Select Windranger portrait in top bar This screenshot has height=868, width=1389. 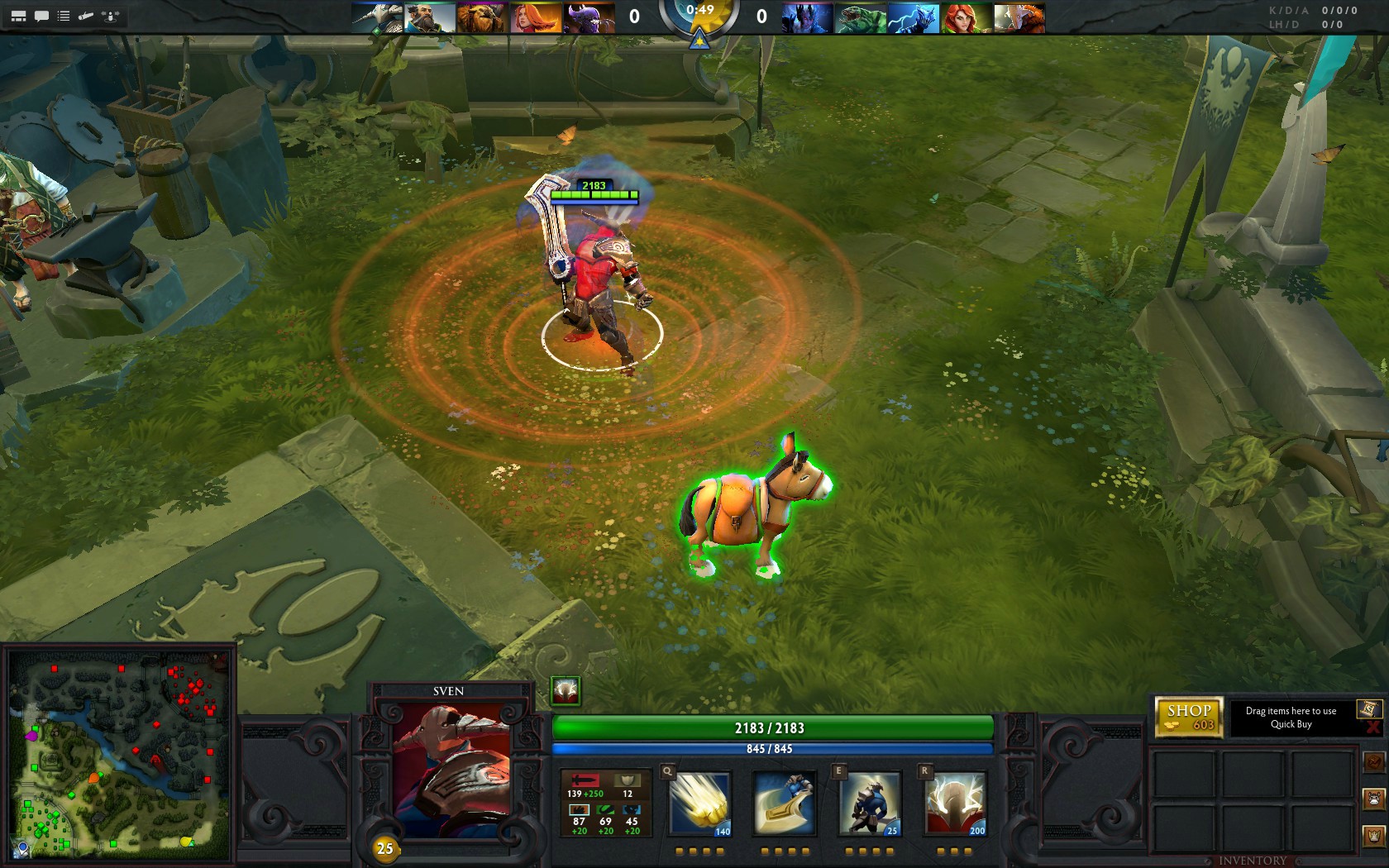(967, 17)
